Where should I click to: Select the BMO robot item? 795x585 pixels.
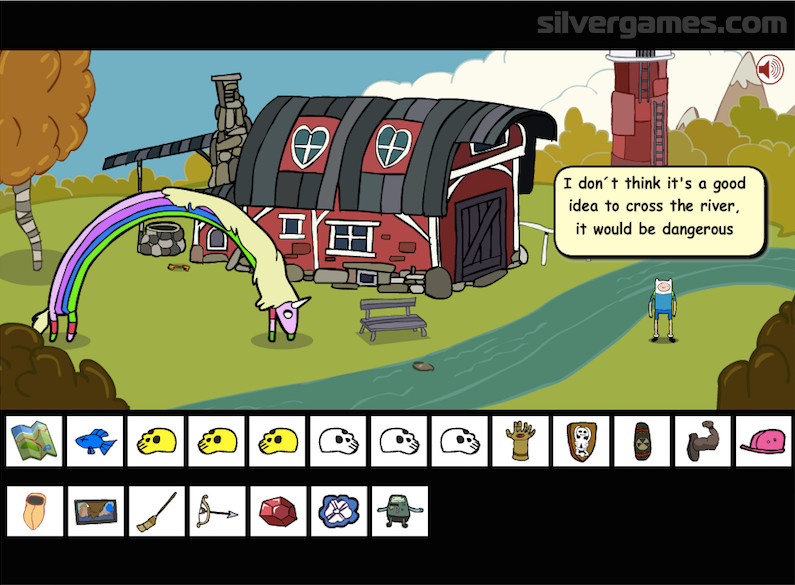399,511
